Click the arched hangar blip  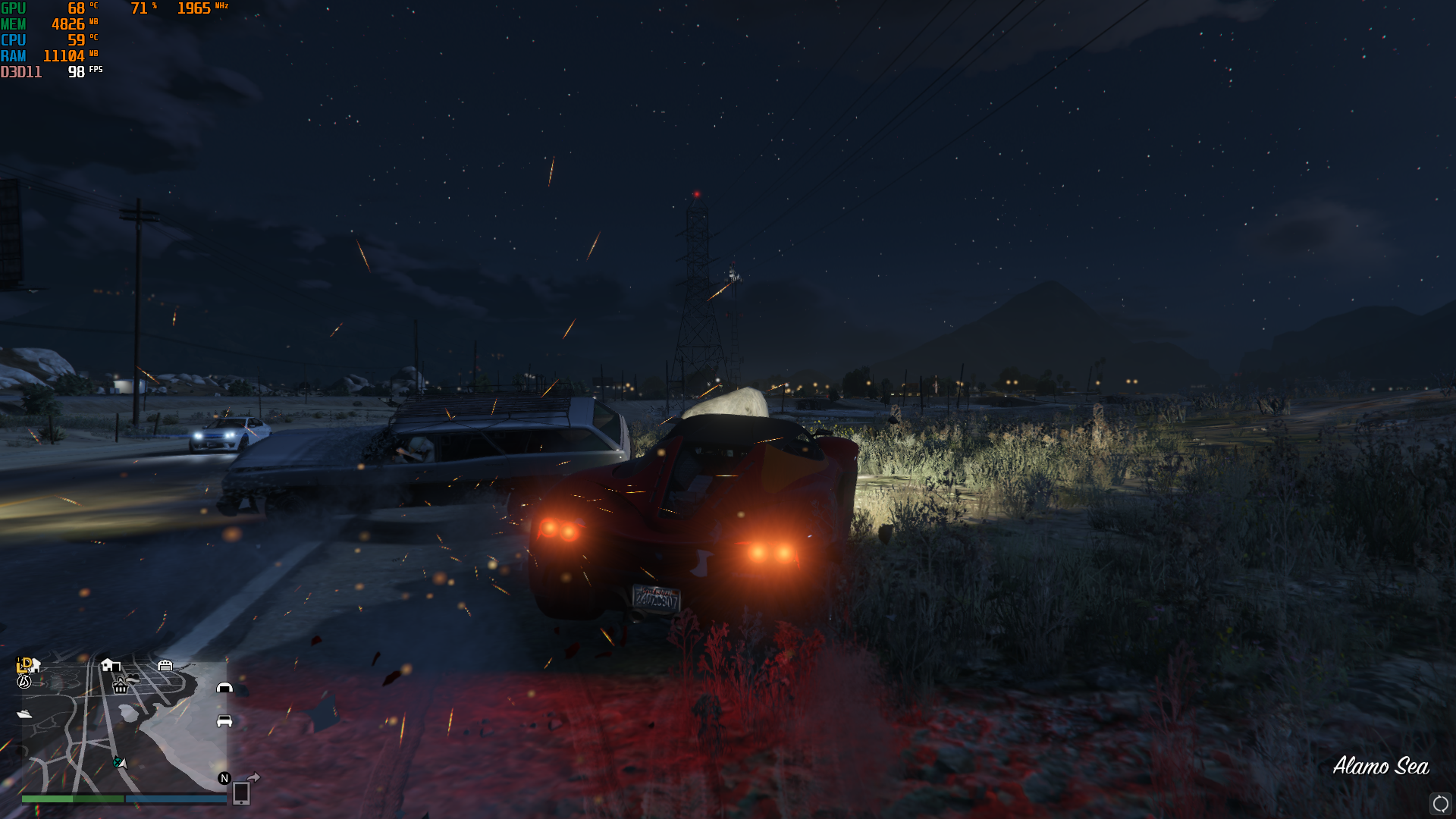pyautogui.click(x=224, y=687)
